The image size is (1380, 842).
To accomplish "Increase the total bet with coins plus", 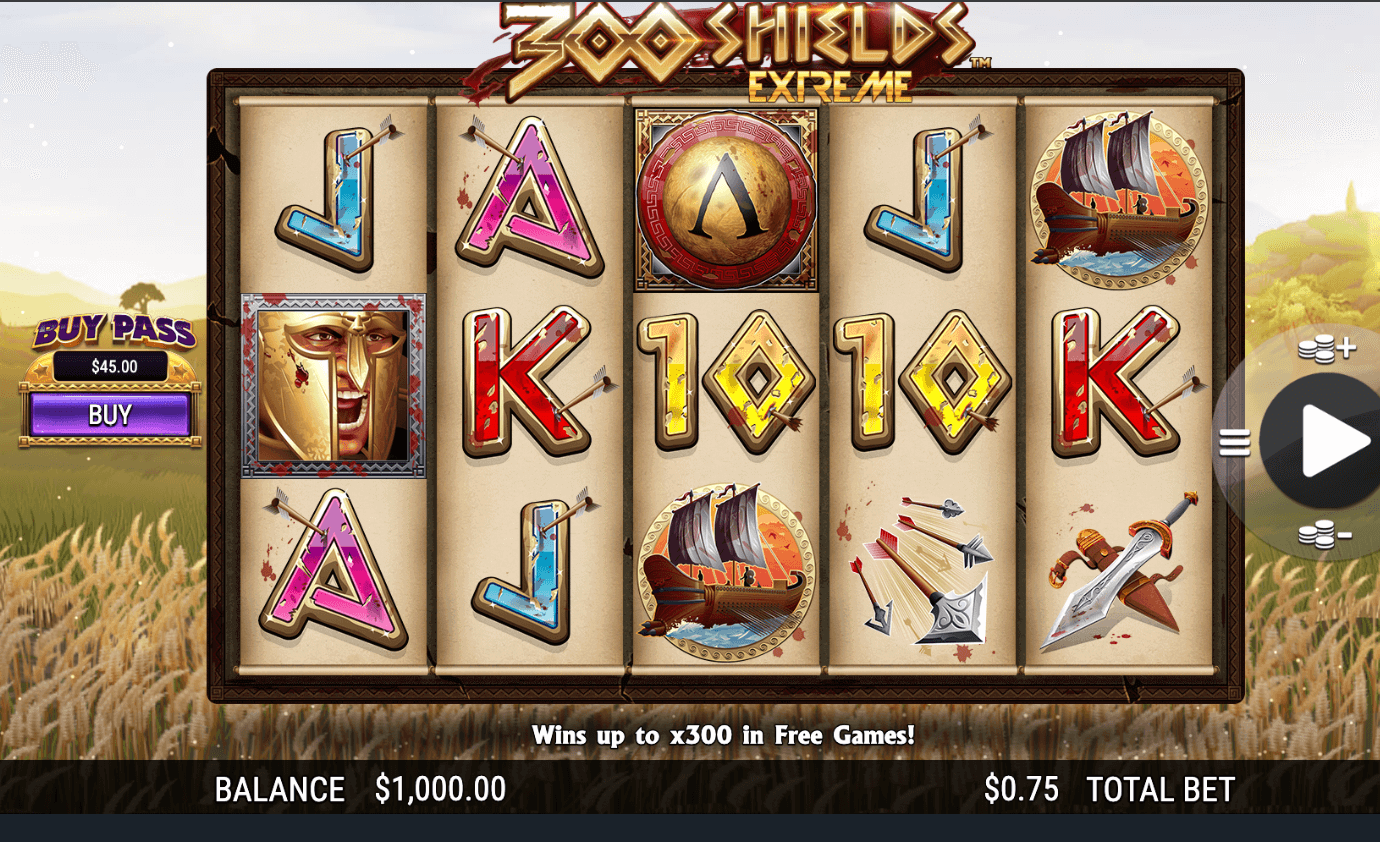I will (1325, 349).
